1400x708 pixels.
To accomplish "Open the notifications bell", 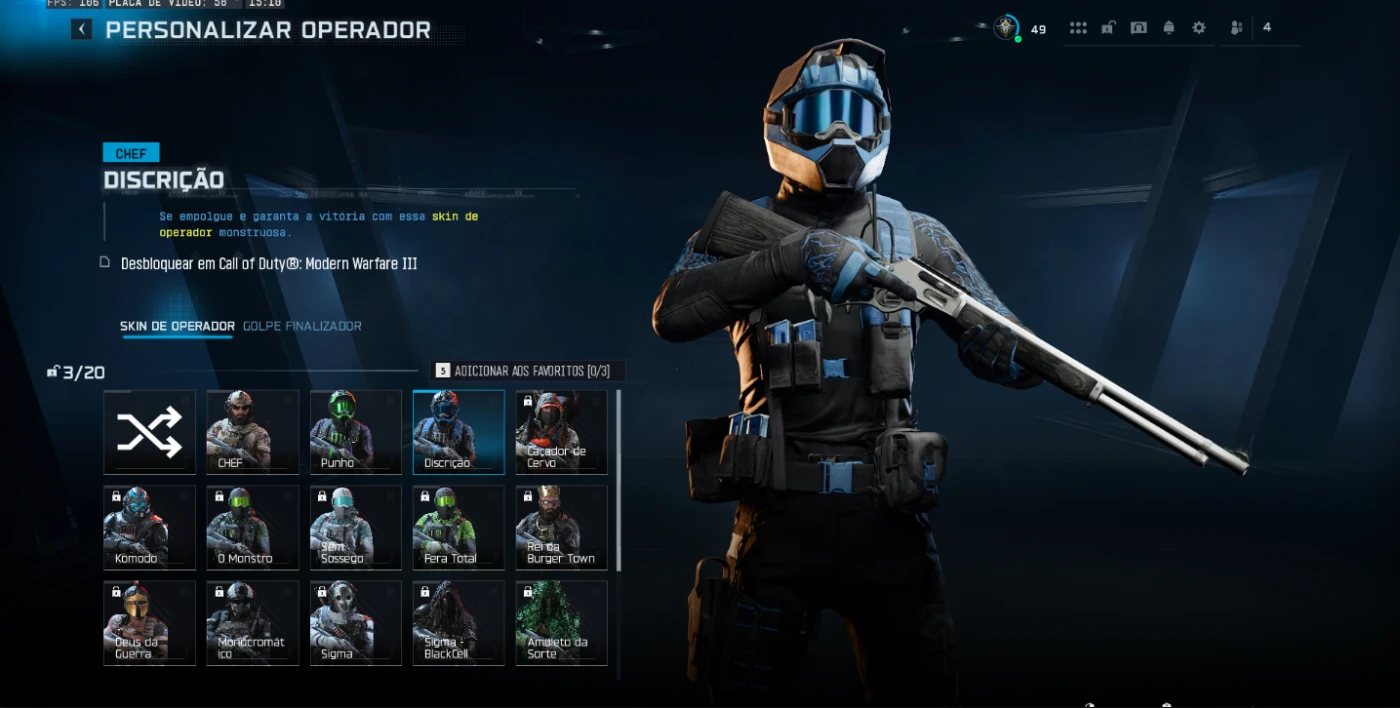I will point(1169,28).
